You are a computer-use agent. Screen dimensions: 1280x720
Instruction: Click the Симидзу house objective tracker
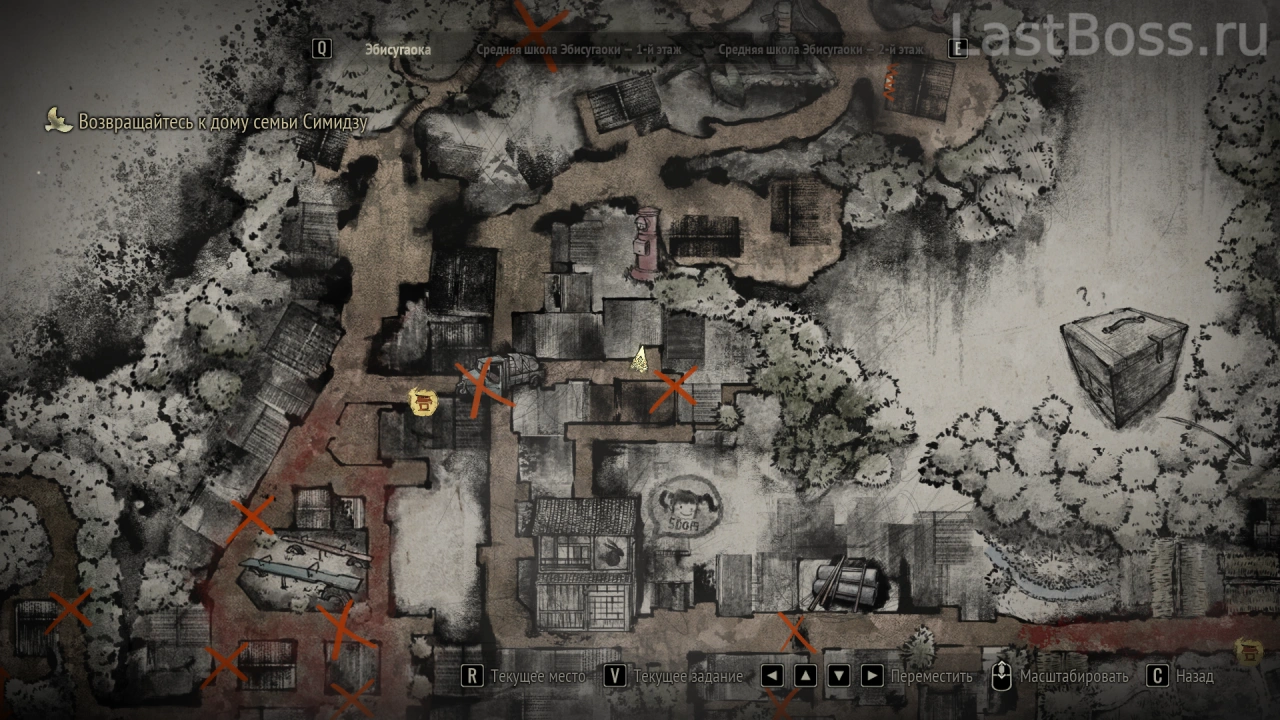(x=222, y=122)
